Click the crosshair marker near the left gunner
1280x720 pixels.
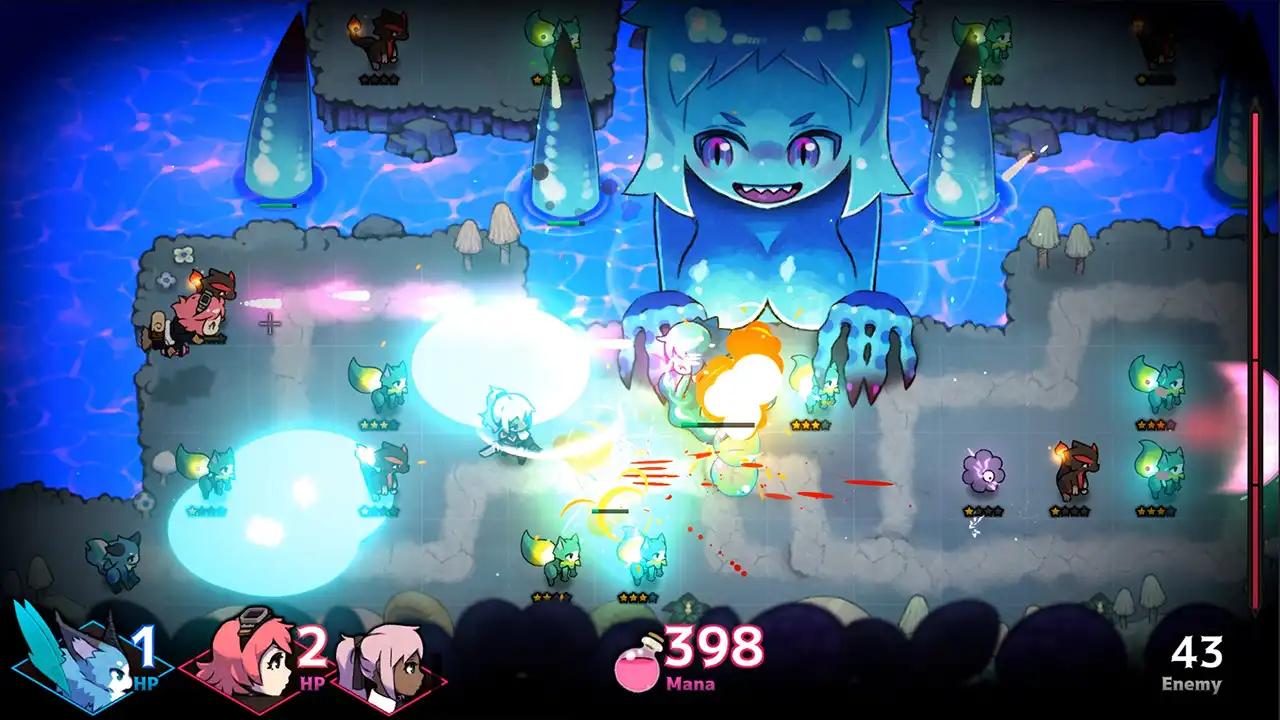coord(268,324)
